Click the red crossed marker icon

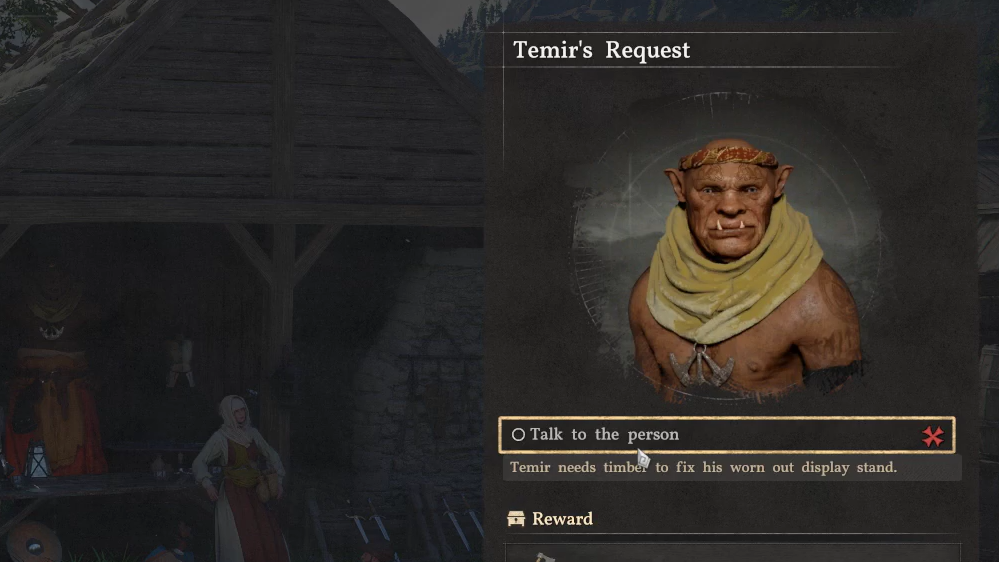point(933,436)
